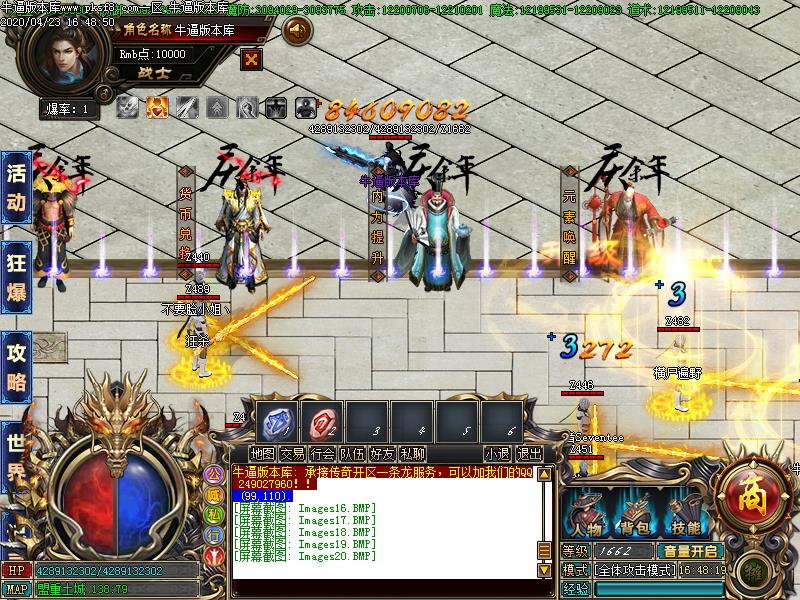Viewport: 800px width, 600px height.
Task: Use the blue gem in hotbar slot 1
Action: click(278, 419)
